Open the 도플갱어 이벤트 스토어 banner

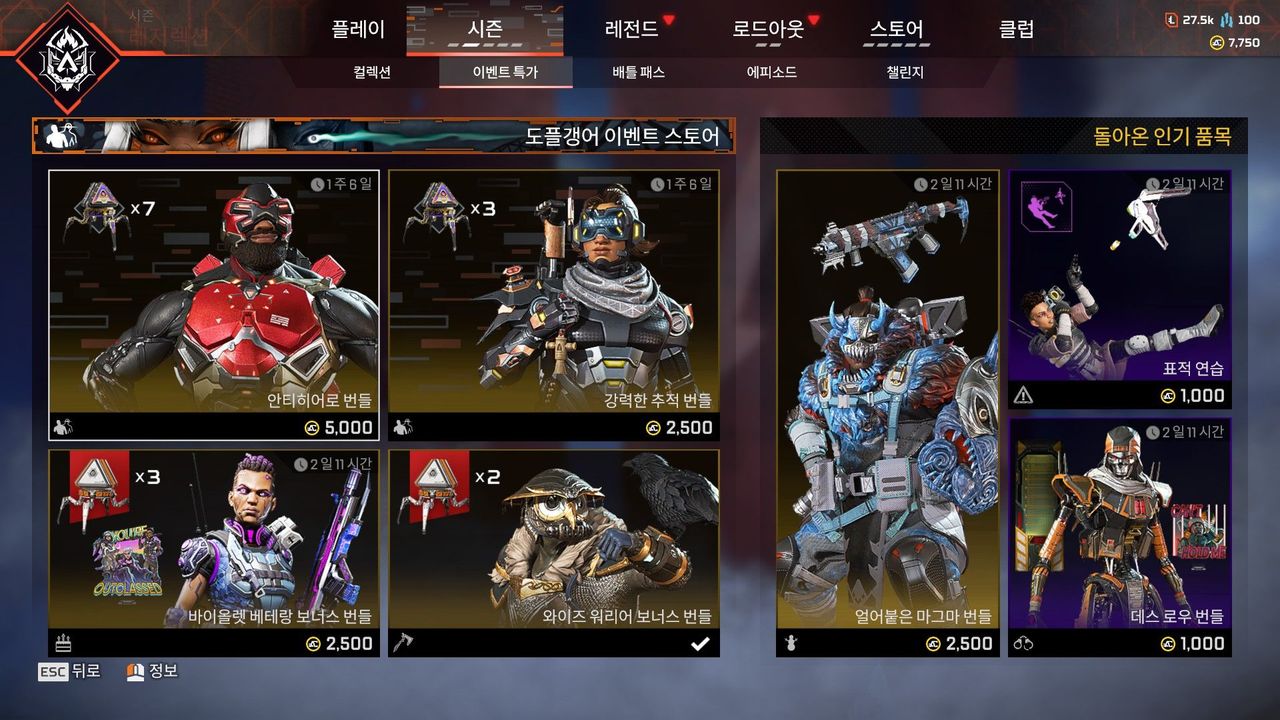click(384, 136)
